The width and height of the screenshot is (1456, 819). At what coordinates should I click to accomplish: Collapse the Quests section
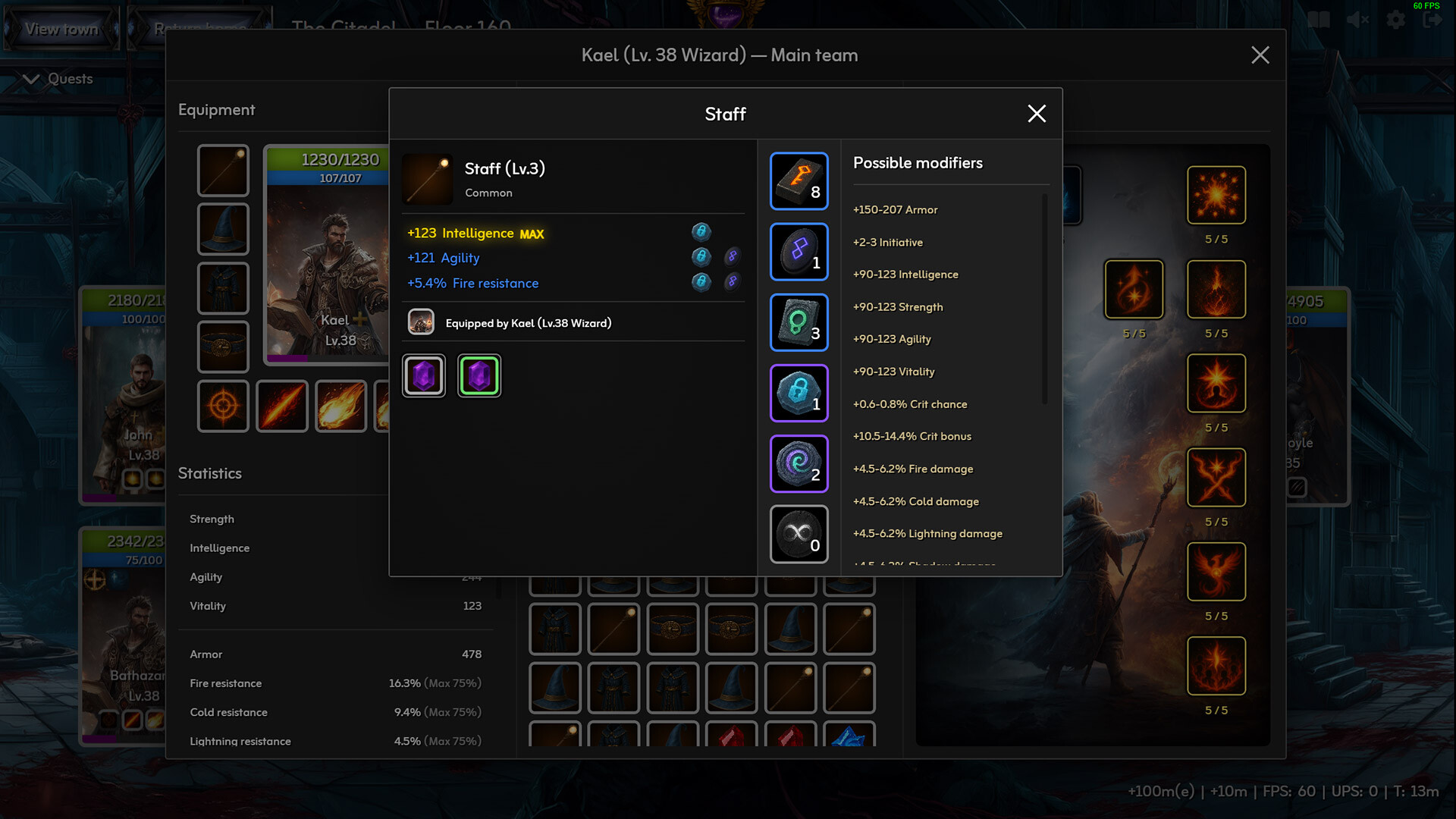[30, 78]
